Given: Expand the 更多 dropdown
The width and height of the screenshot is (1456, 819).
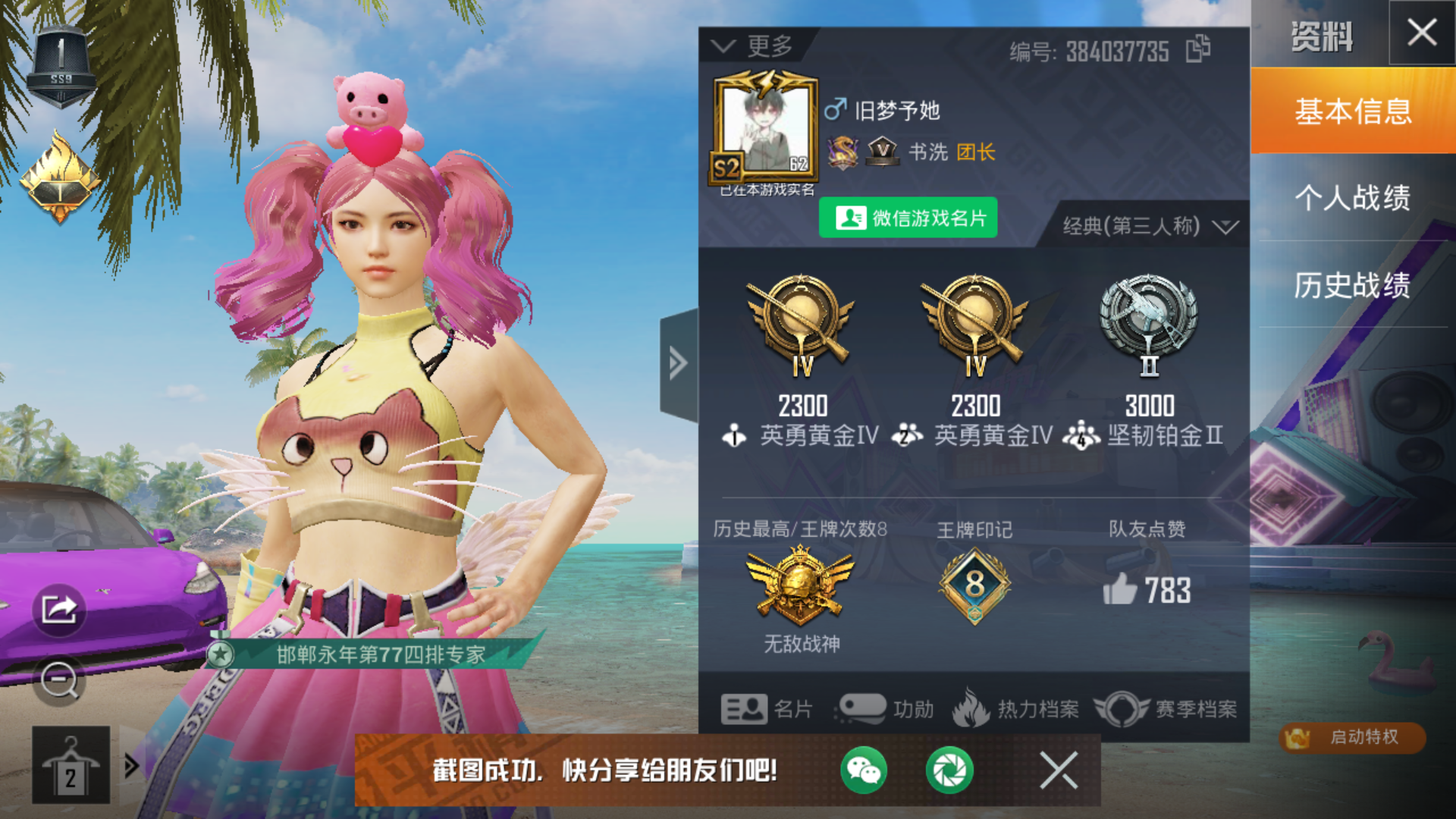Looking at the screenshot, I should click(x=754, y=47).
